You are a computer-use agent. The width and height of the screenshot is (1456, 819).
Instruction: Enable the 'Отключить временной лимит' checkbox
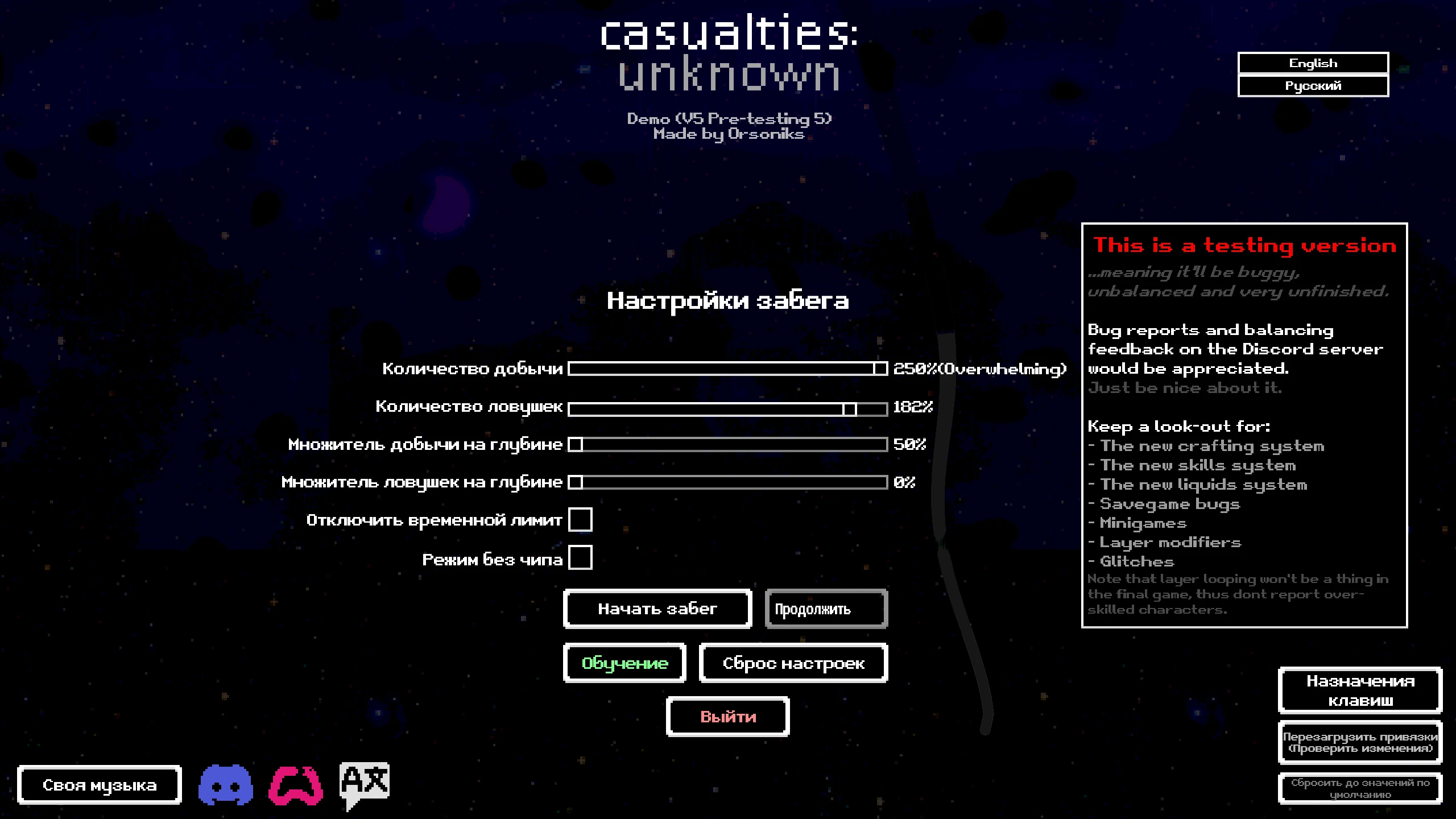click(x=581, y=519)
